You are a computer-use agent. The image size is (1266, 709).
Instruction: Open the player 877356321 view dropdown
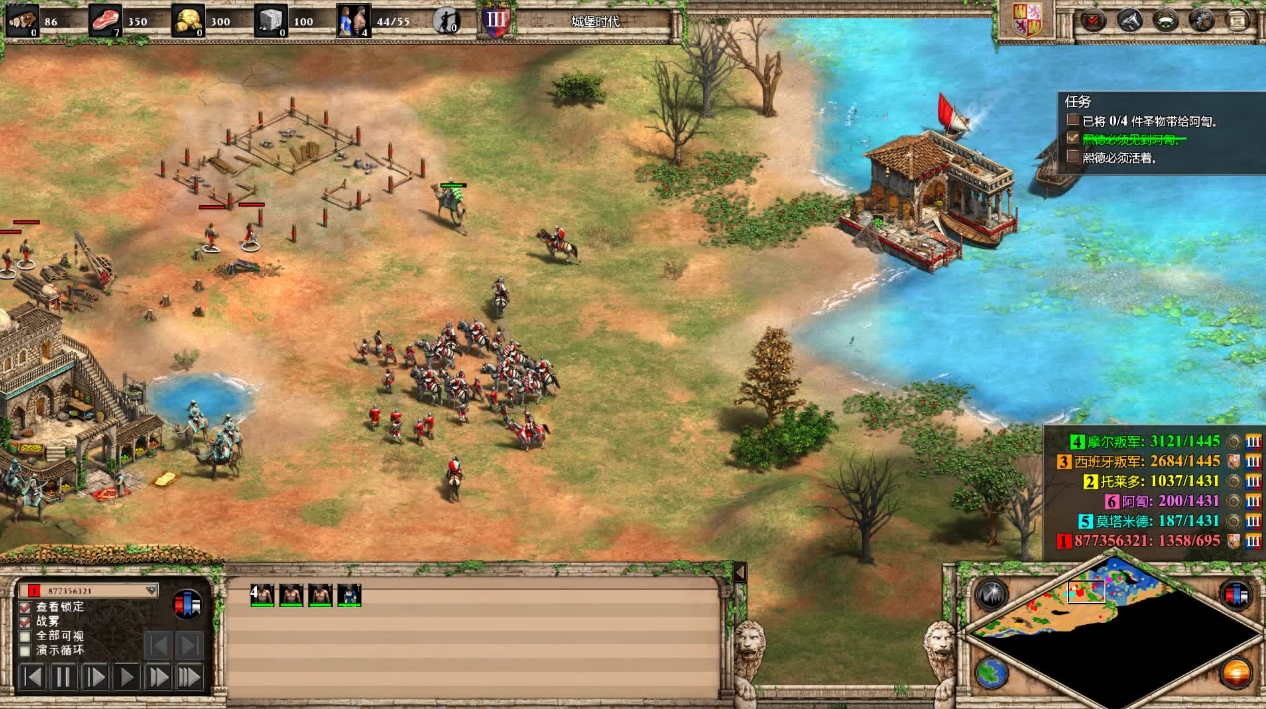click(x=152, y=590)
